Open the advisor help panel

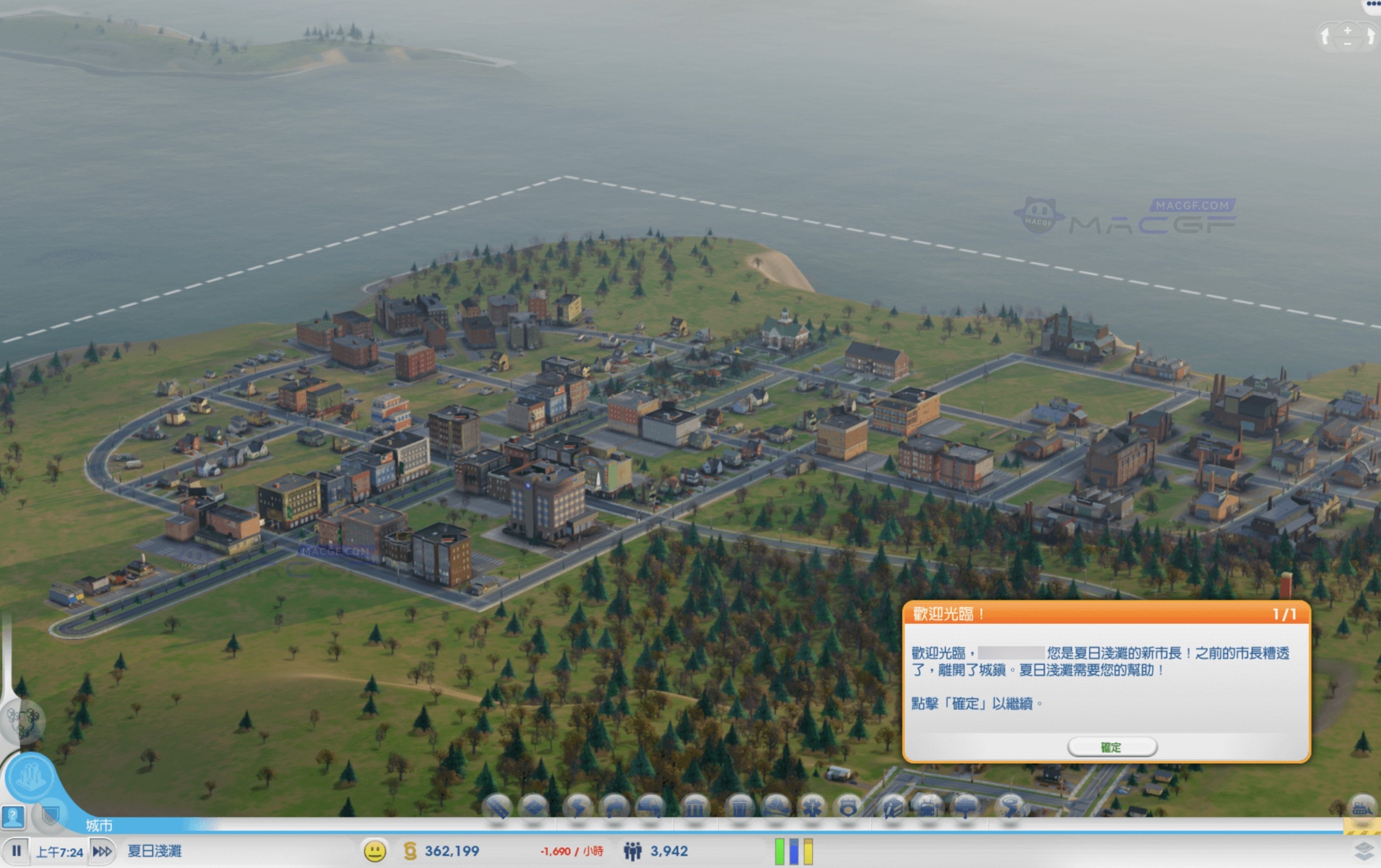(12, 818)
